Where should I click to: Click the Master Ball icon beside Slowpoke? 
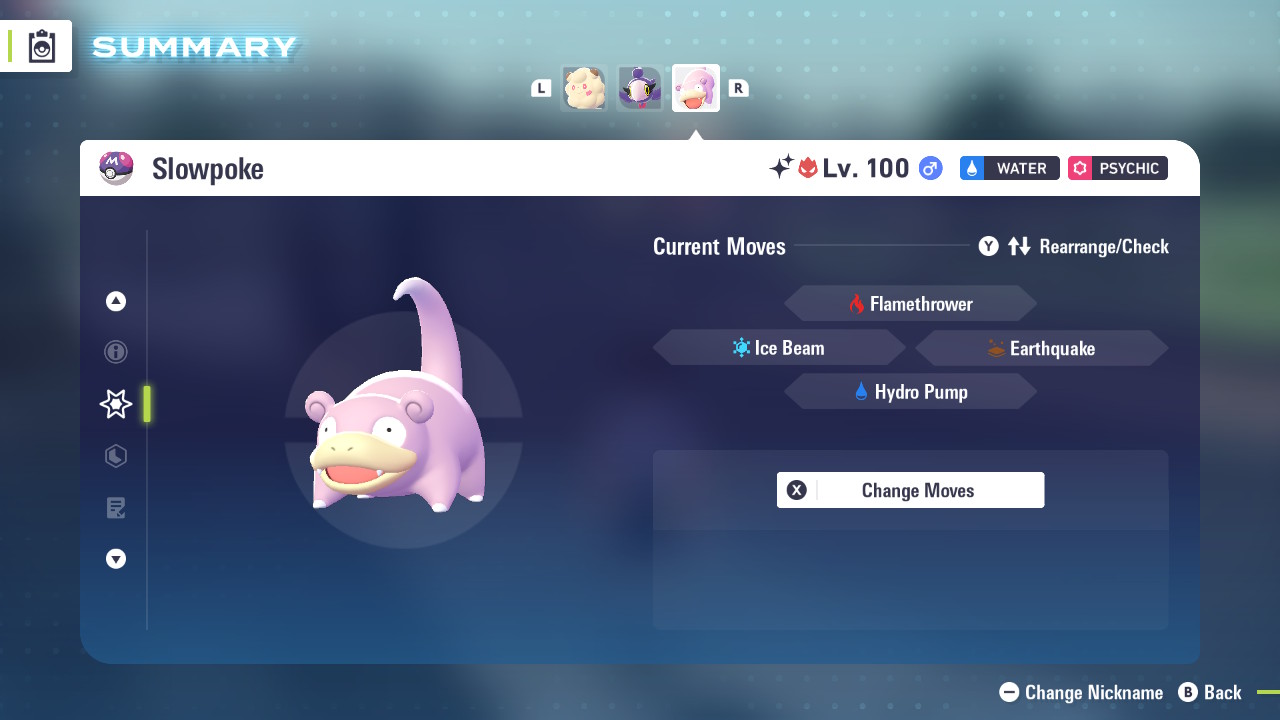coord(117,168)
